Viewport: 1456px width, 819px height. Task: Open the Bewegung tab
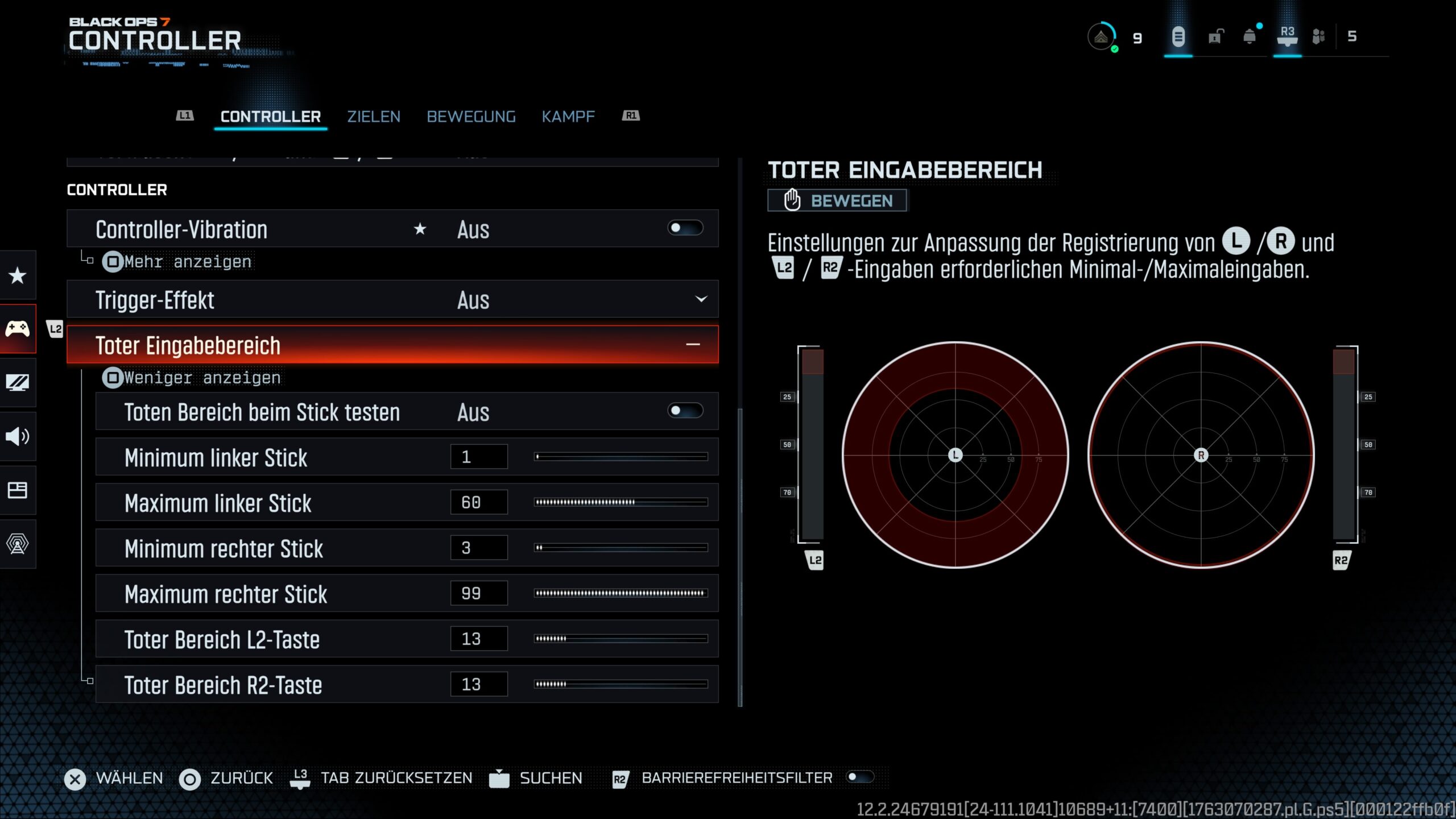pos(471,117)
